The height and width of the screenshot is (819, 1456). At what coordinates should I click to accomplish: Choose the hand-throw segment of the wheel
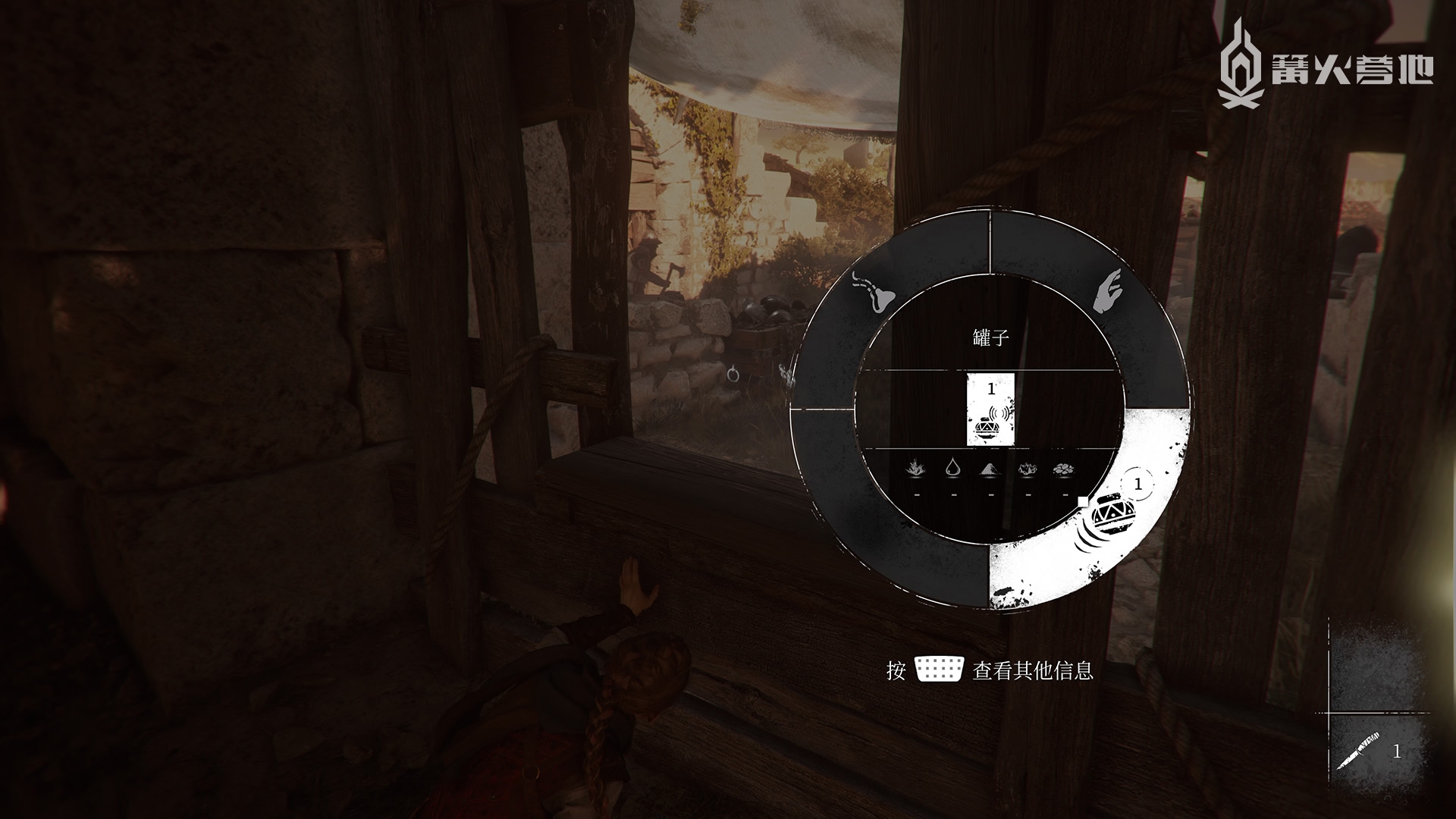1109,294
